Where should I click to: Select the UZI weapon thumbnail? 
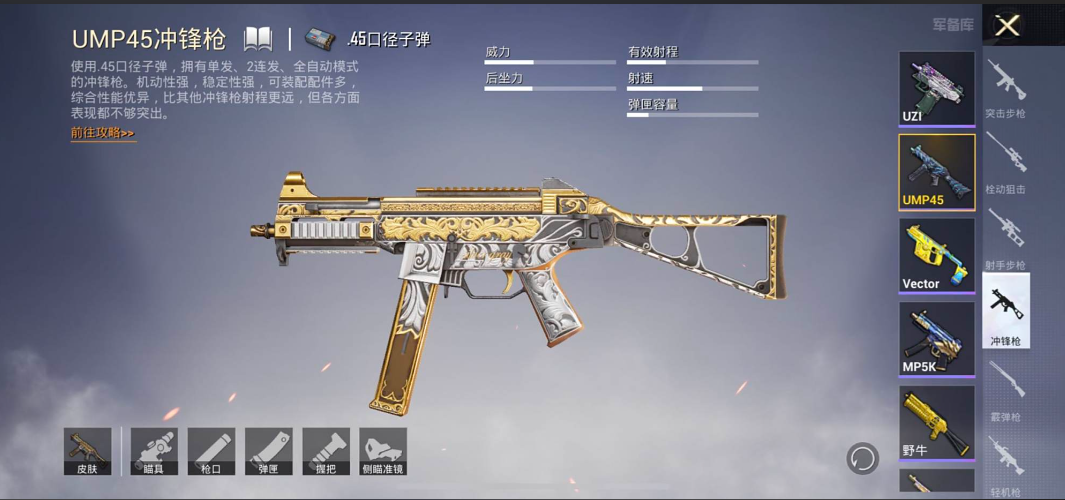(936, 88)
